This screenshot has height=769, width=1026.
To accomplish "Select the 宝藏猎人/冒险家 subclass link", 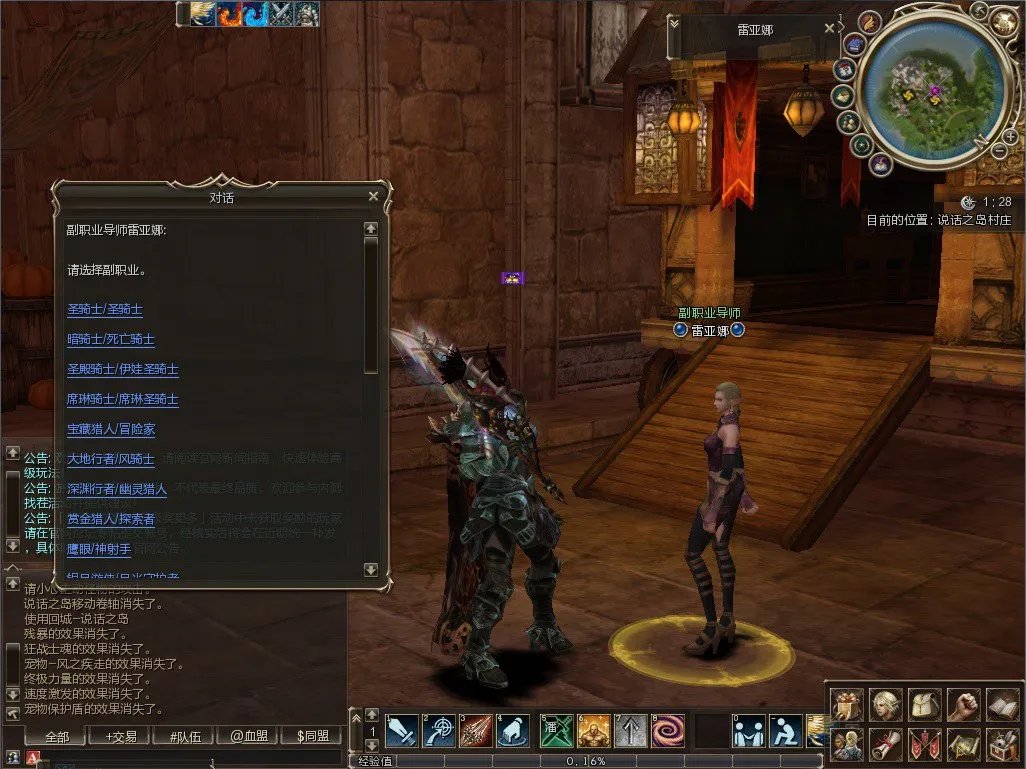I will pyautogui.click(x=111, y=430).
